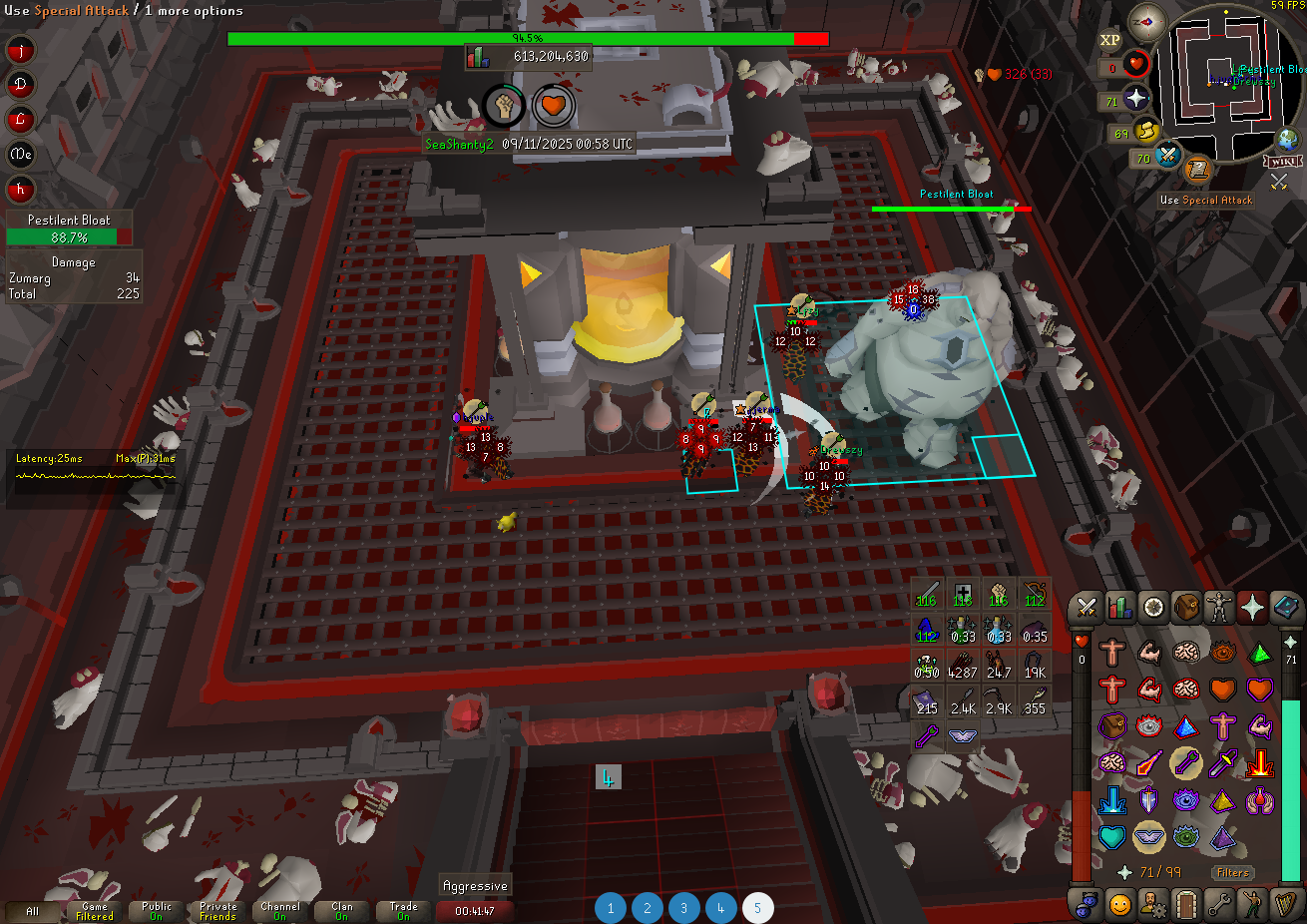Click the Wiki lookup banner
Image resolution: width=1307 pixels, height=924 pixels.
[x=1284, y=161]
